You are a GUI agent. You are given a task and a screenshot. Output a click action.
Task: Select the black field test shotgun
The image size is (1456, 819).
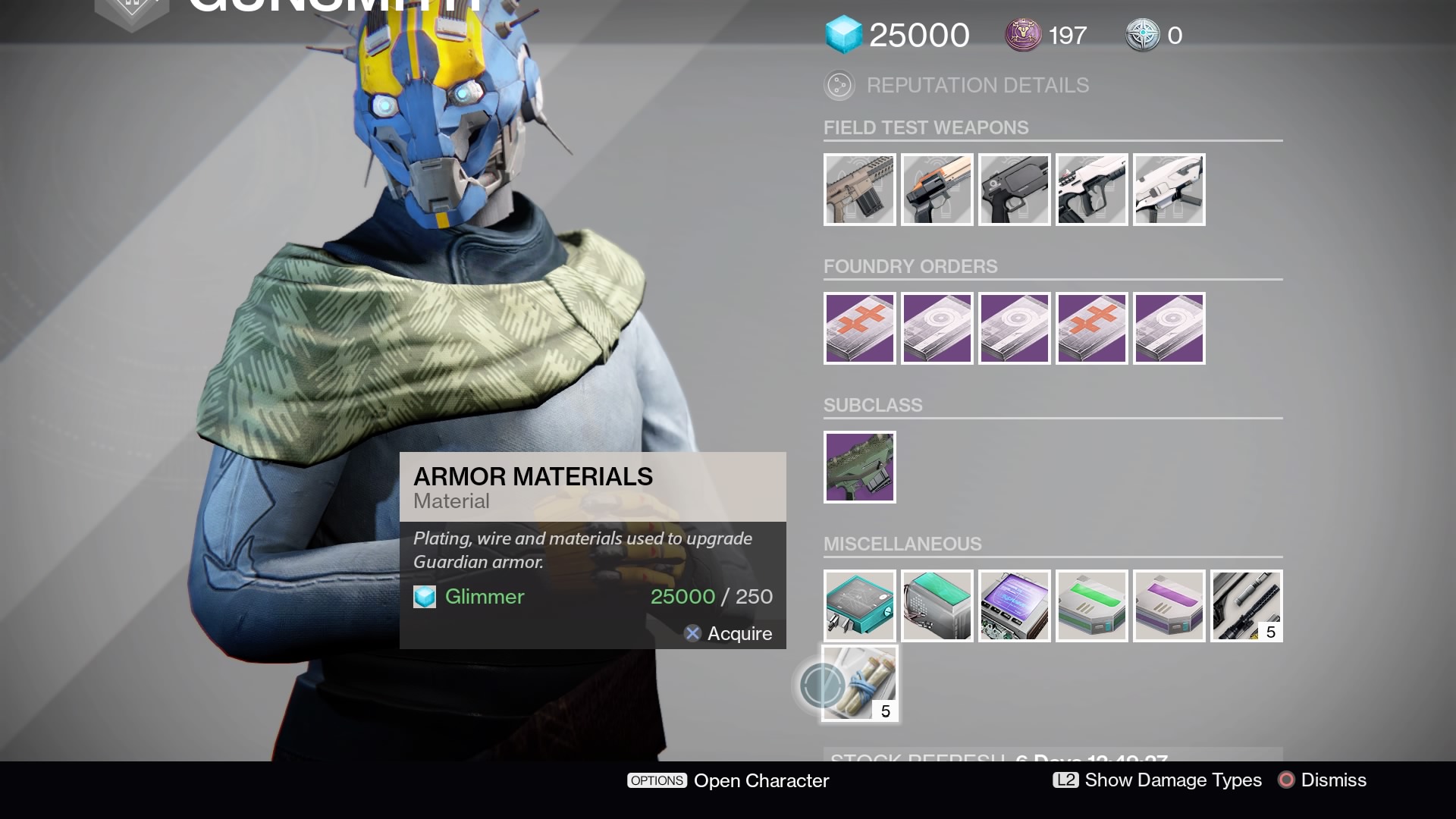point(1015,190)
